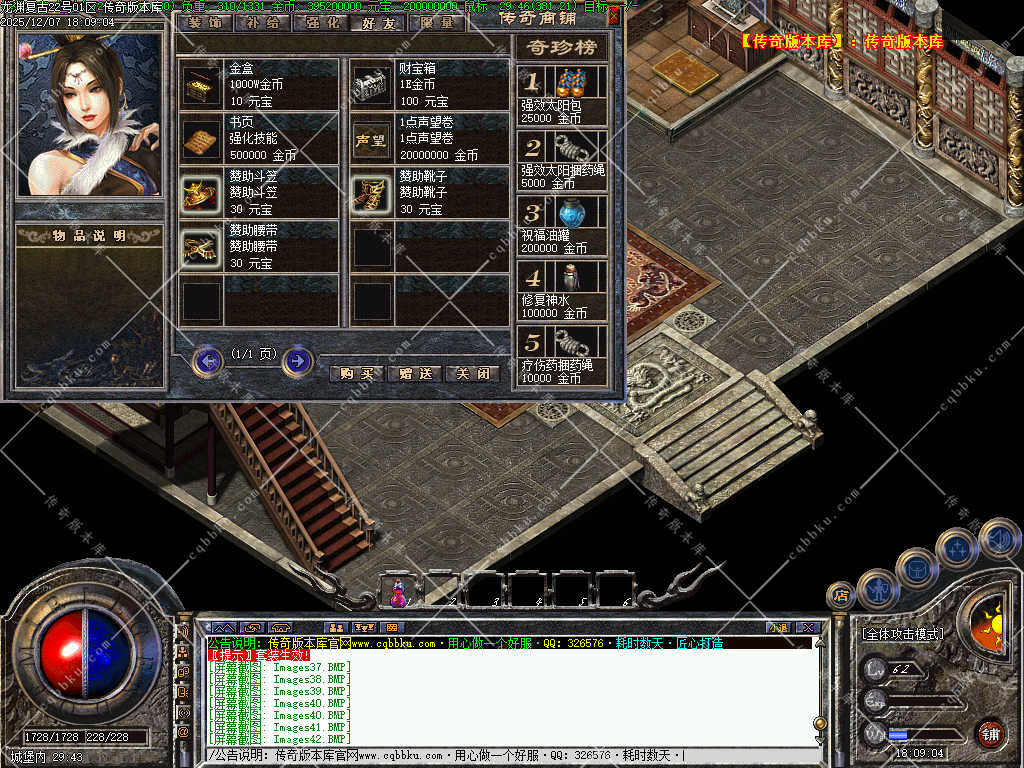The image size is (1024, 768).
Task: Choose the 财宝箱 treasure chest item
Action: (372, 86)
